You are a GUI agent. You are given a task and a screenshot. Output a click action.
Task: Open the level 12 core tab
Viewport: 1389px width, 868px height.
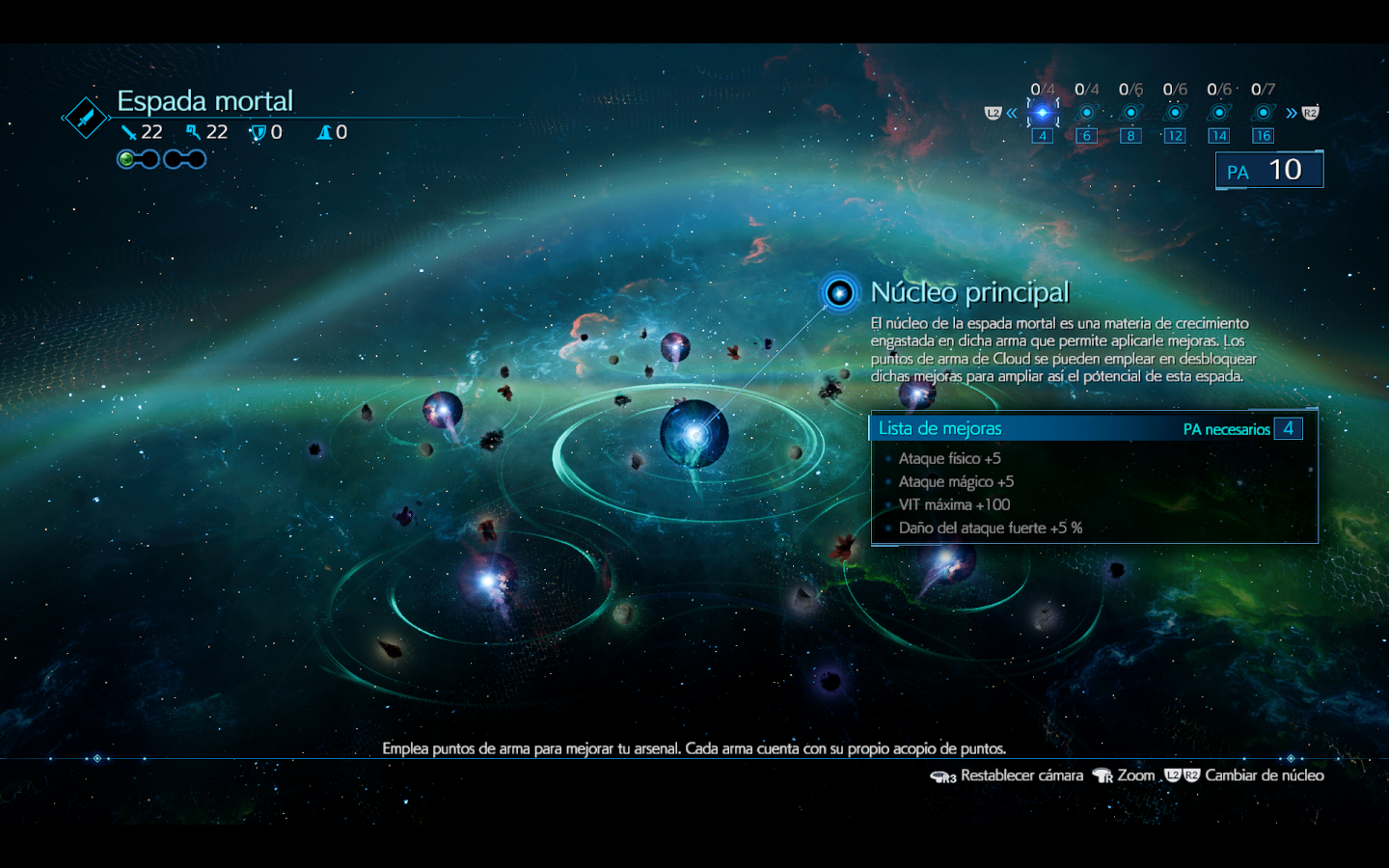point(1175,113)
